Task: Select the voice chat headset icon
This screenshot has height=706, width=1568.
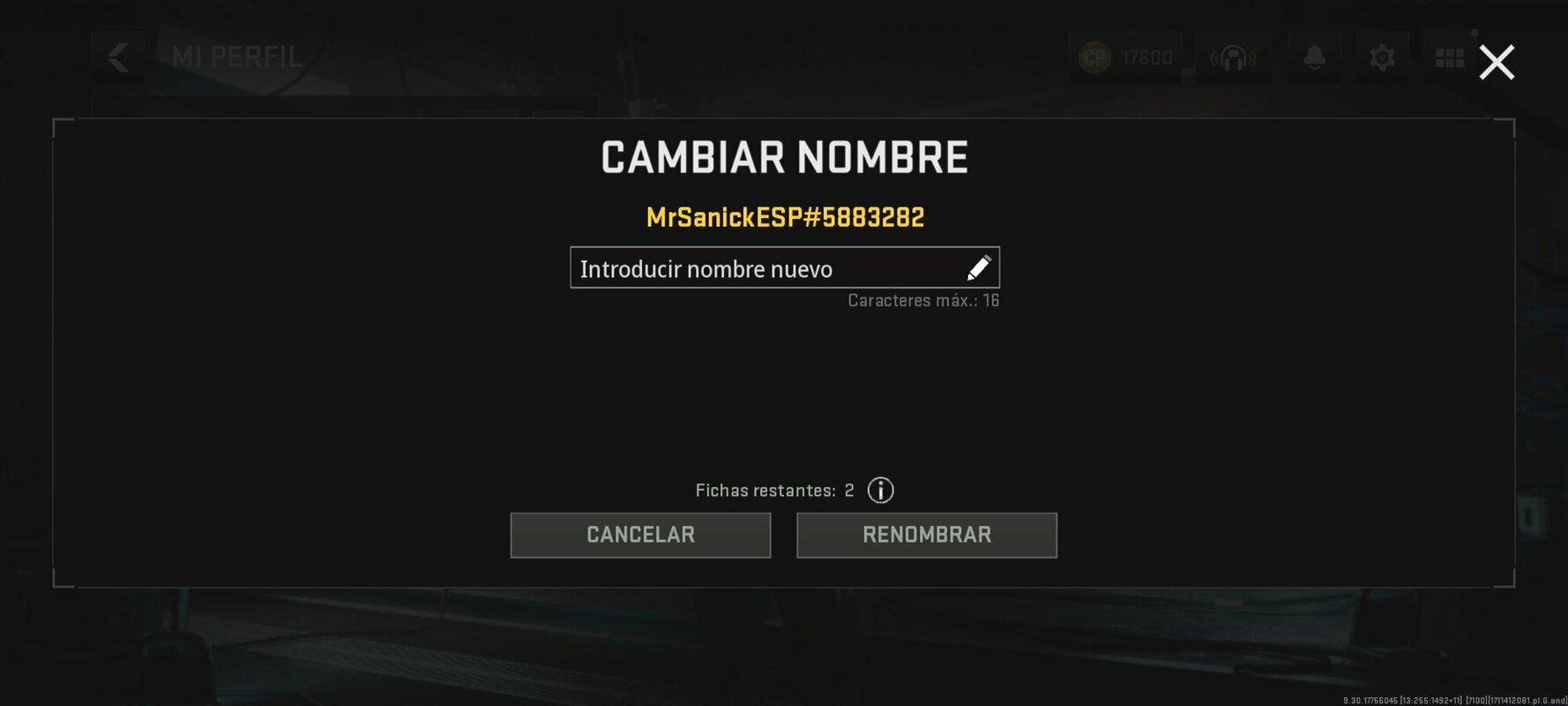Action: (1234, 56)
